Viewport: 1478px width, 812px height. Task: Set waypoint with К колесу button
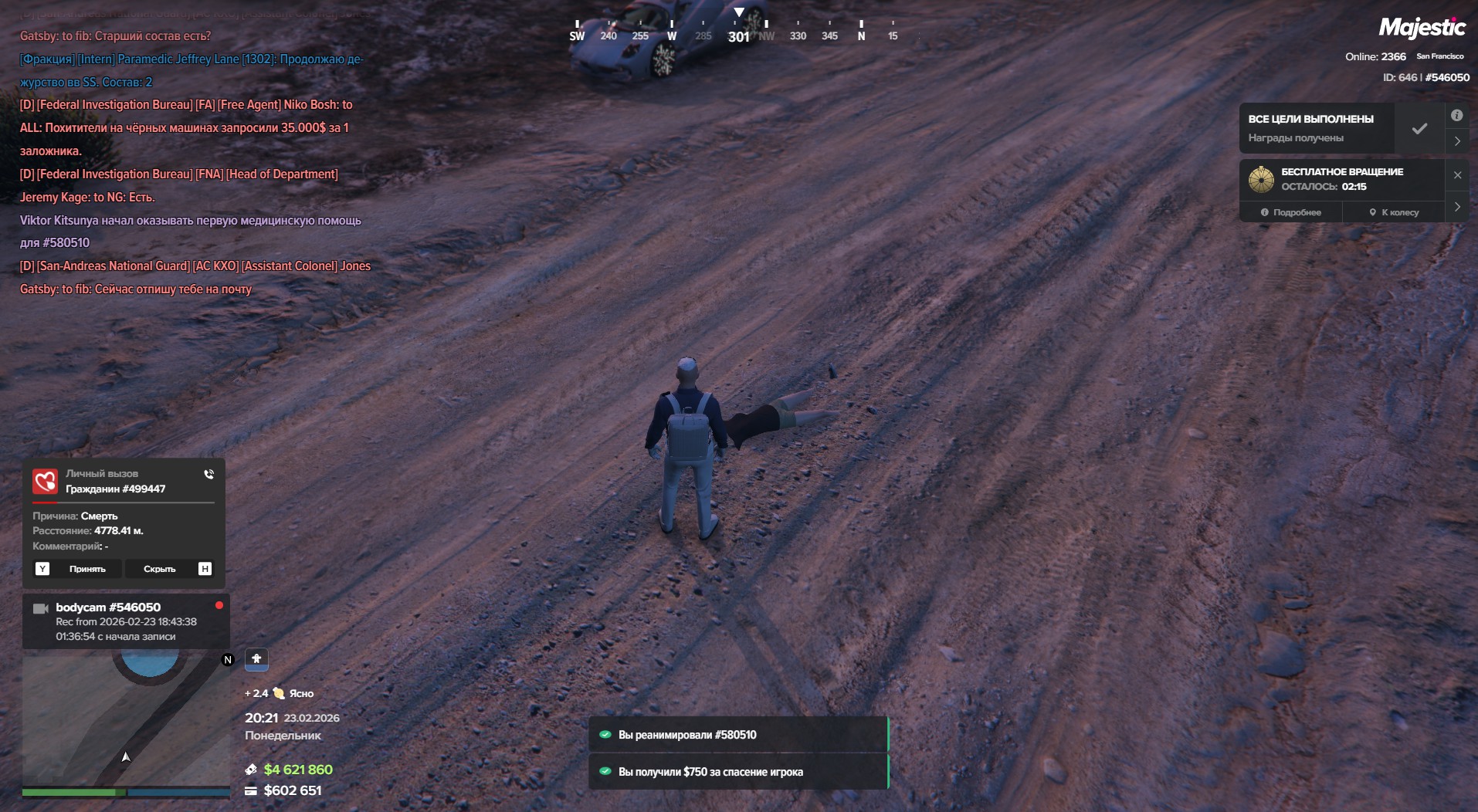(1394, 212)
